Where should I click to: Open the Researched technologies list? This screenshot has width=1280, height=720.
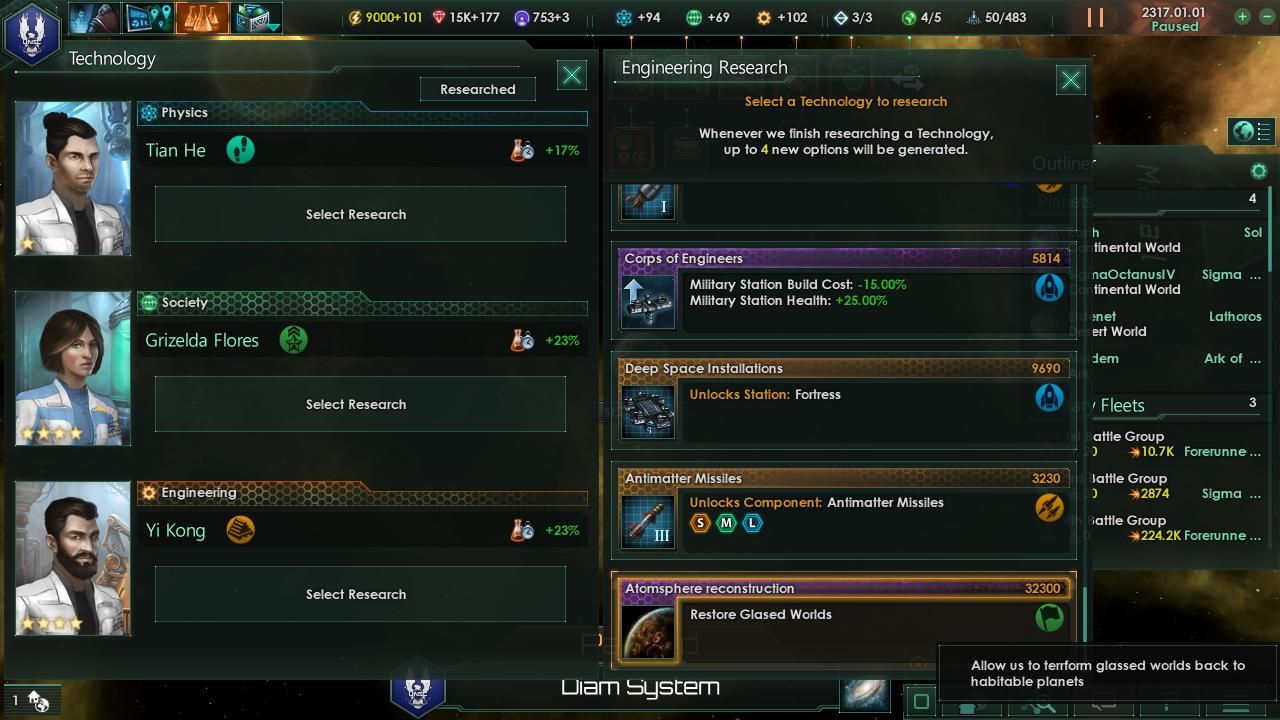(x=477, y=89)
